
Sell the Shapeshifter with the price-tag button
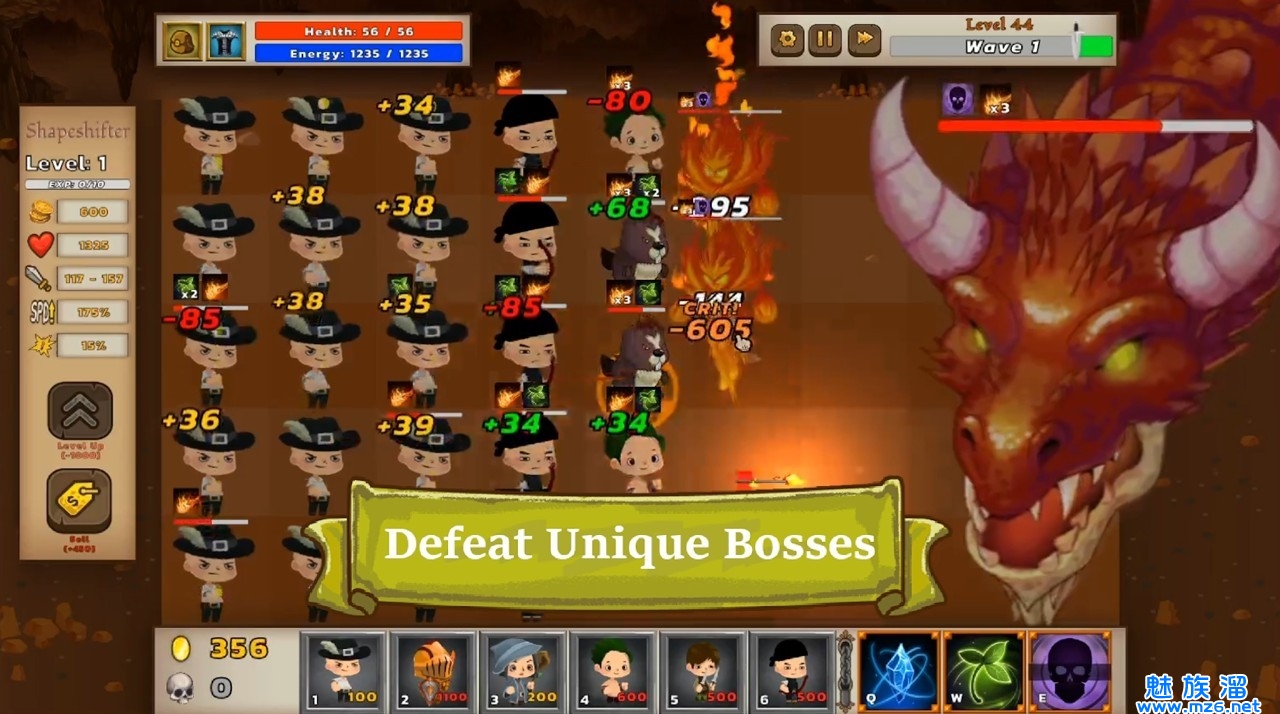79,500
